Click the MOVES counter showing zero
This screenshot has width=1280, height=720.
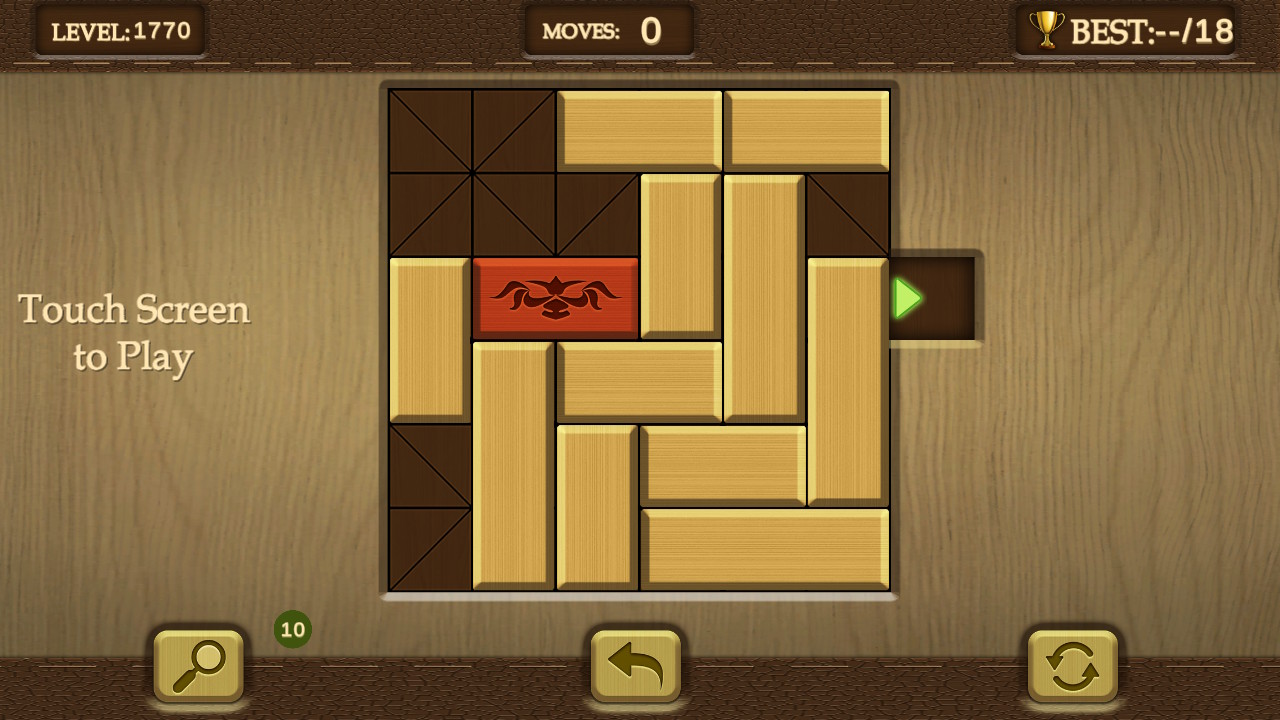coord(607,29)
